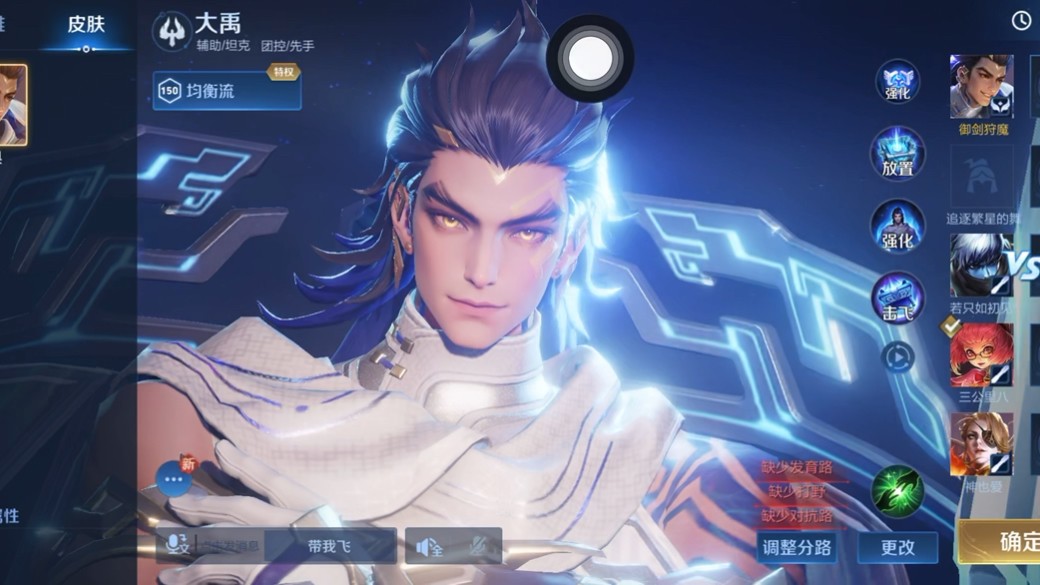The image size is (1040, 585).
Task: View the 放置 skill icon
Action: tap(897, 155)
